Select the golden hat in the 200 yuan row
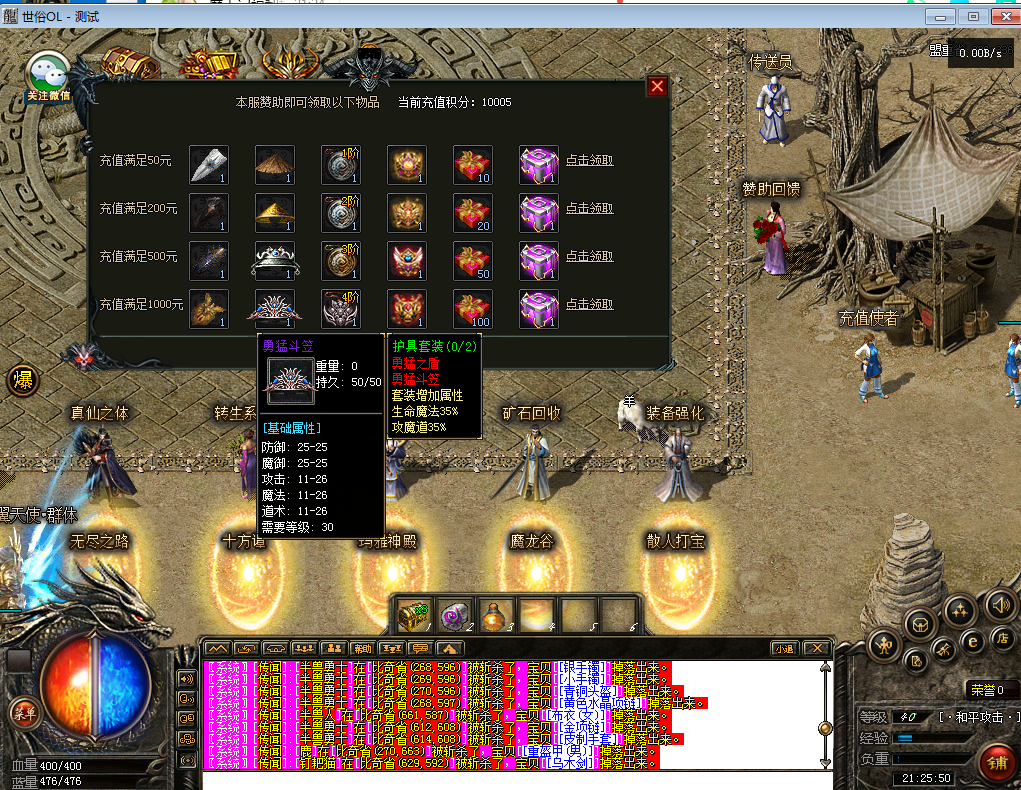The height and width of the screenshot is (790, 1021). click(x=274, y=212)
